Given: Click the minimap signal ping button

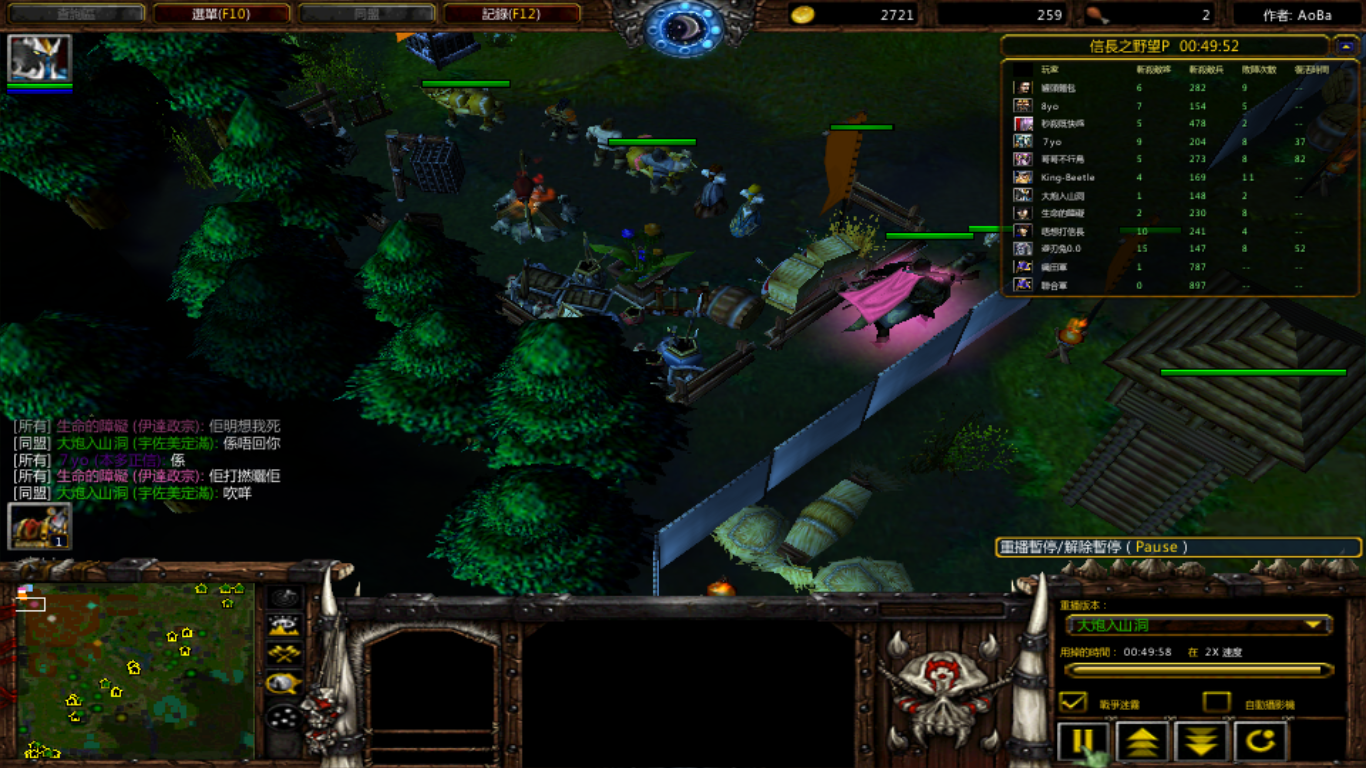Looking at the screenshot, I should 285,598.
